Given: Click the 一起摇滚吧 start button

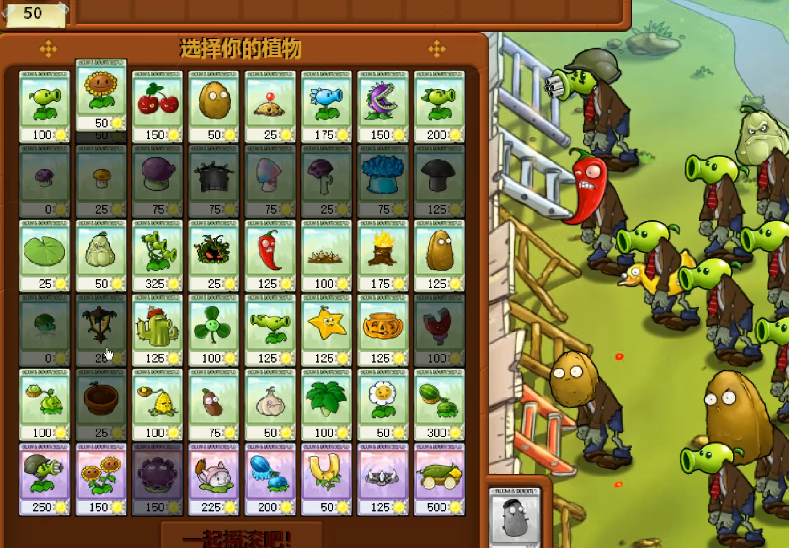Looking at the screenshot, I should 241,535.
